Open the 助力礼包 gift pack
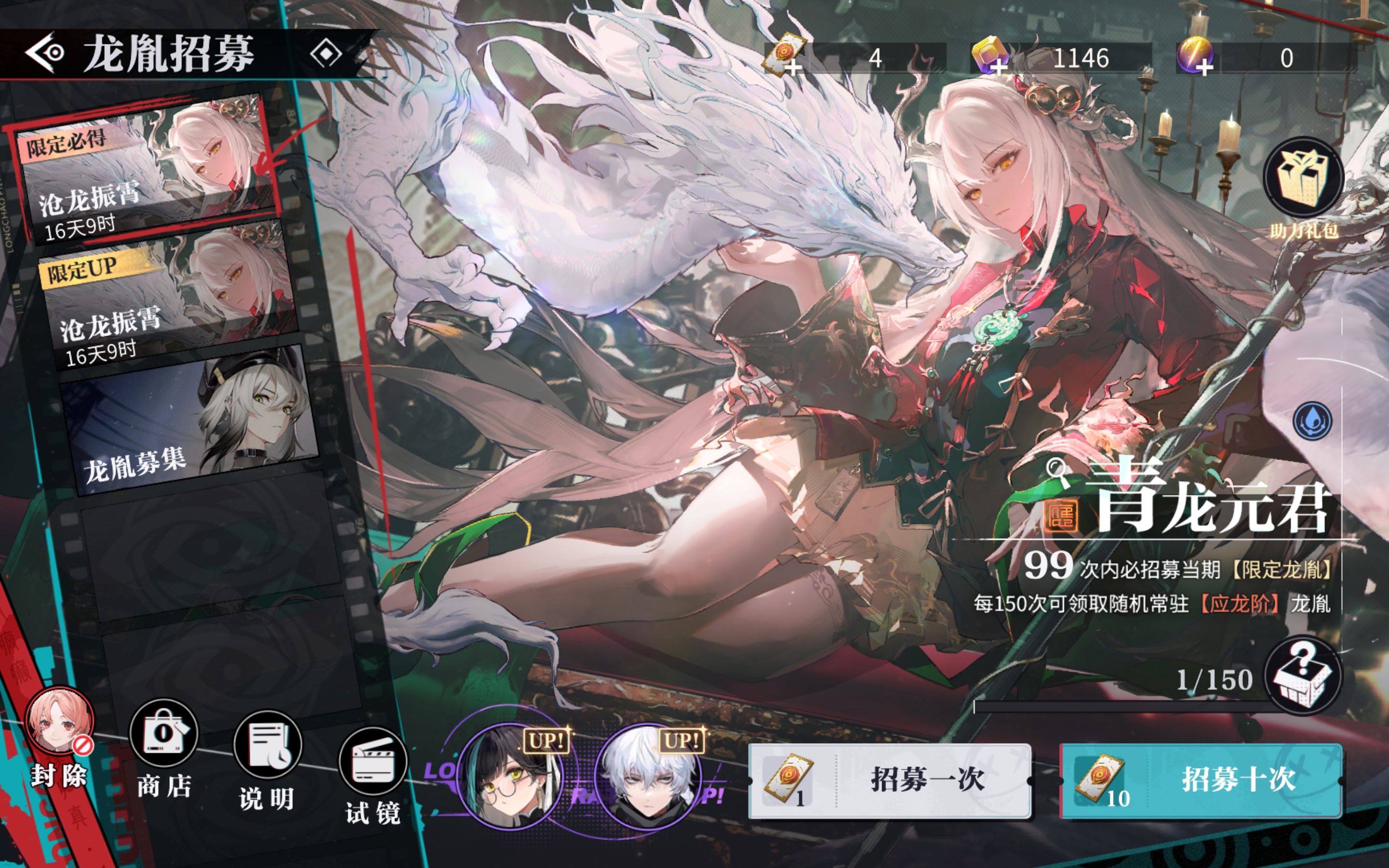This screenshot has height=868, width=1389. [x=1303, y=178]
